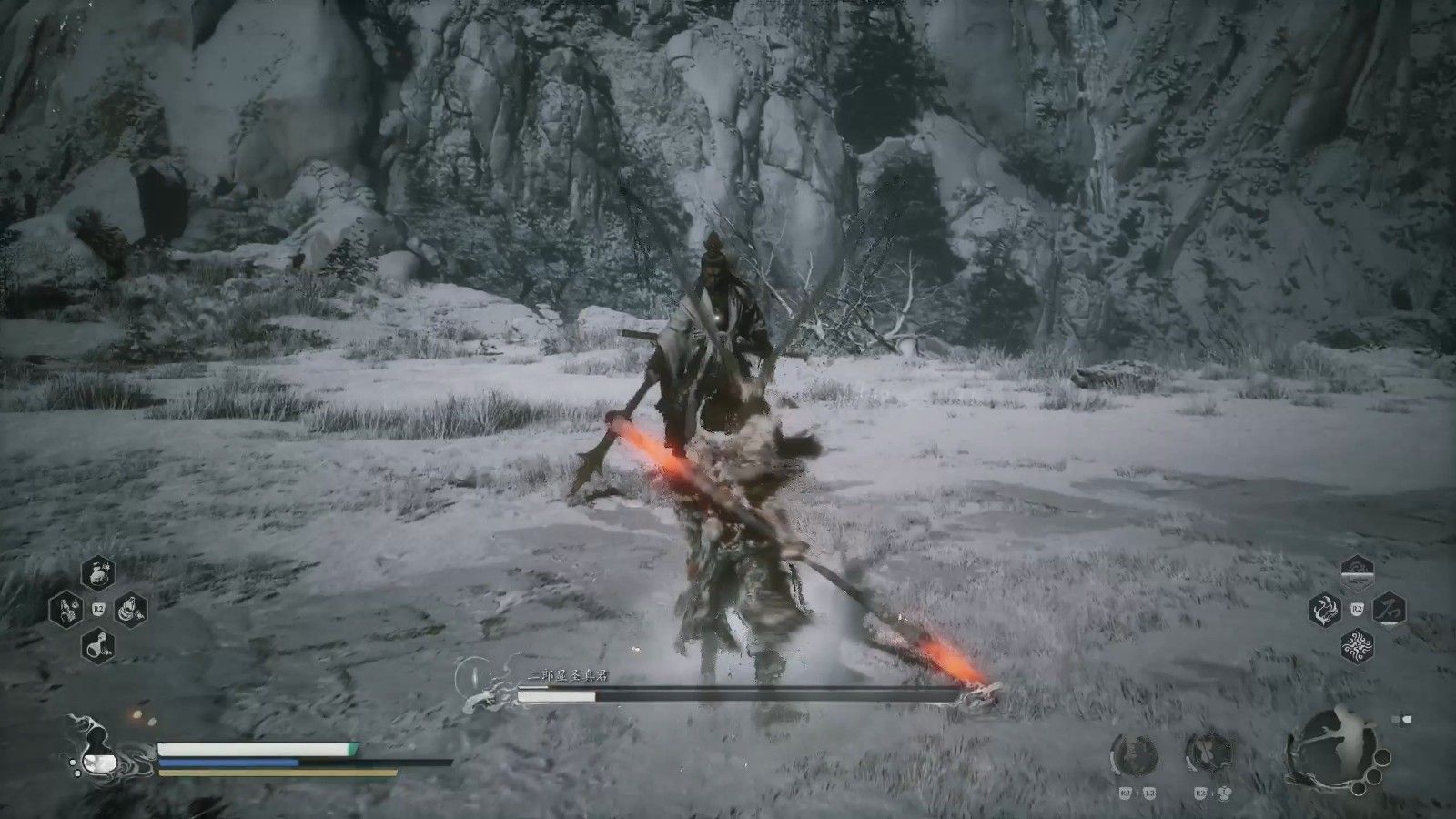Use the left-hand medicine item slot
1456x819 pixels.
tap(65, 609)
